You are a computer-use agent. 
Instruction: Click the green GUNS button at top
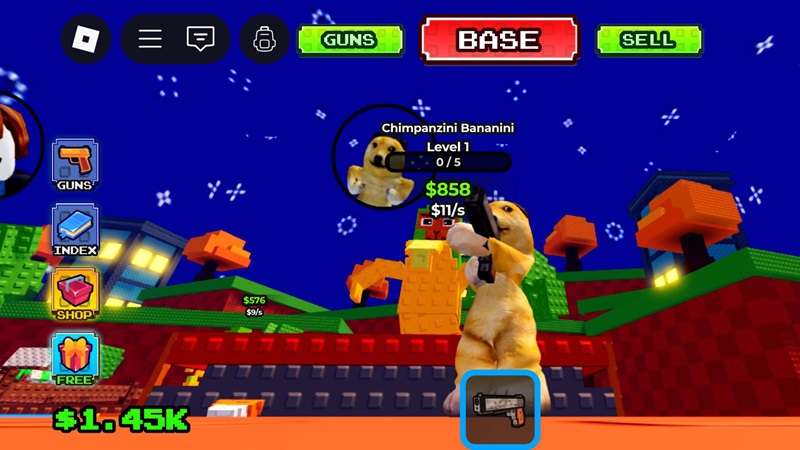349,40
